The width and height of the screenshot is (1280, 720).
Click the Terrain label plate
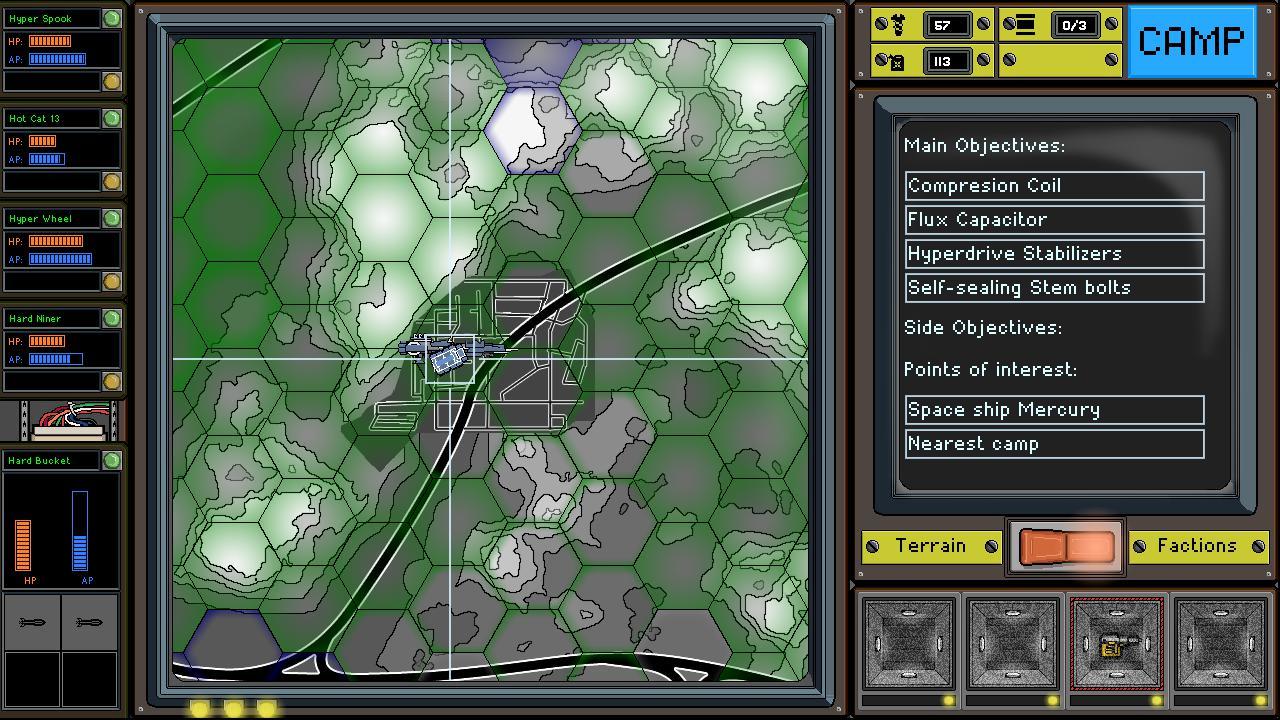pos(932,546)
